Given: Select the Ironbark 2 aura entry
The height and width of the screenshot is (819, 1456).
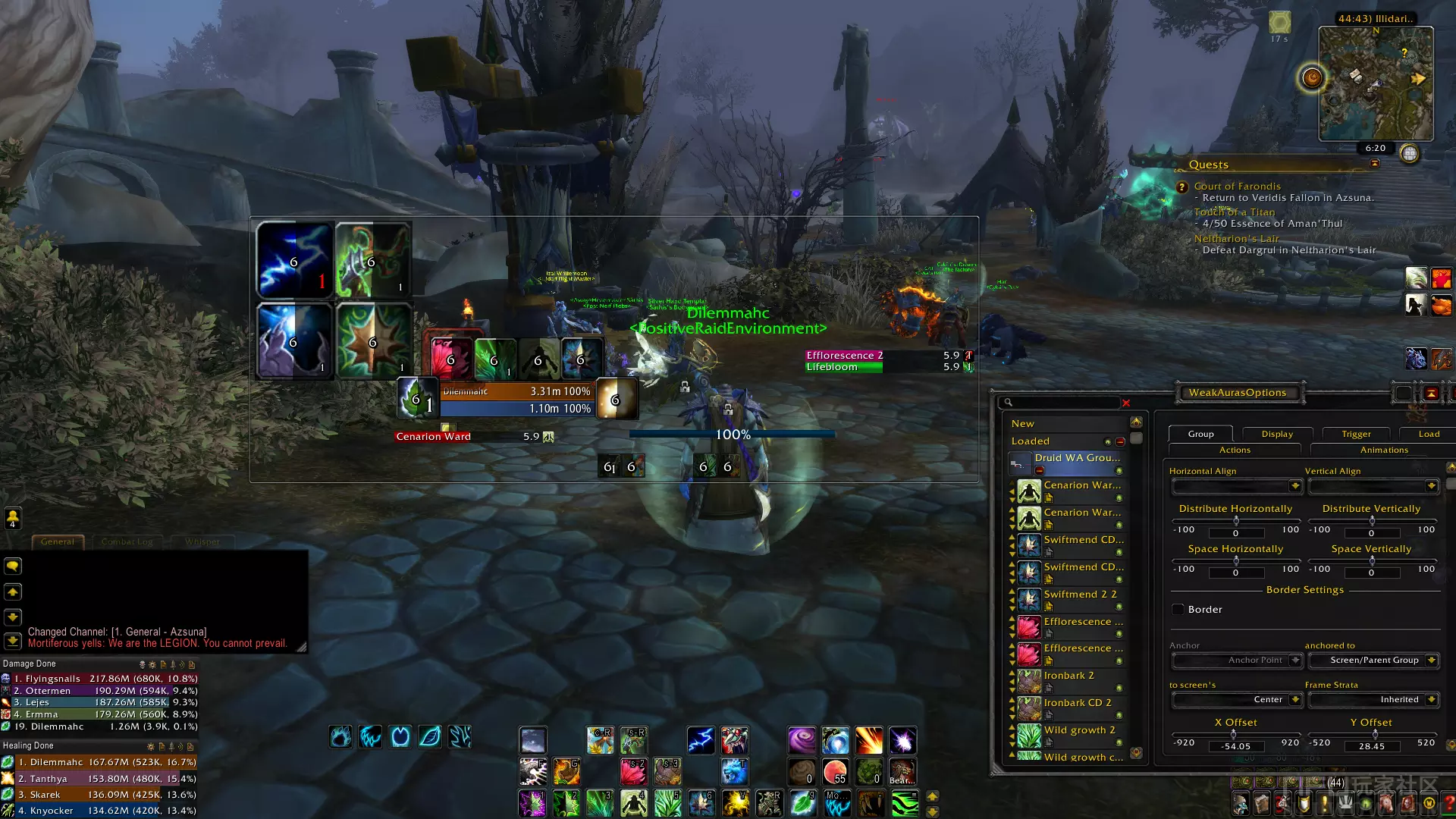Looking at the screenshot, I should [1068, 676].
